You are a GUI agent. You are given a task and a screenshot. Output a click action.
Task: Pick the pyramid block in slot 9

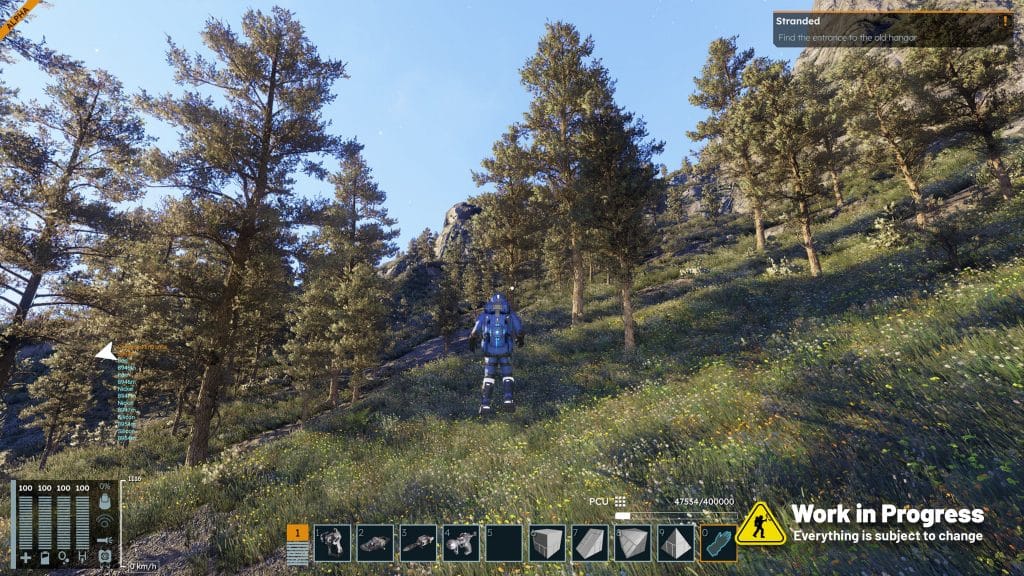675,543
